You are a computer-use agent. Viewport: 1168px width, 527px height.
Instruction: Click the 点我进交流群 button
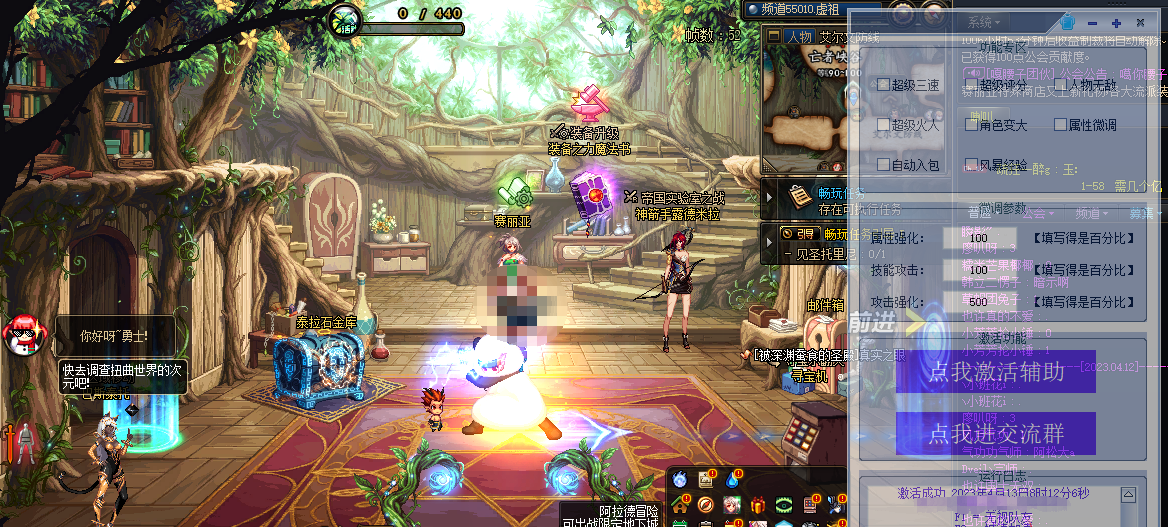point(995,433)
